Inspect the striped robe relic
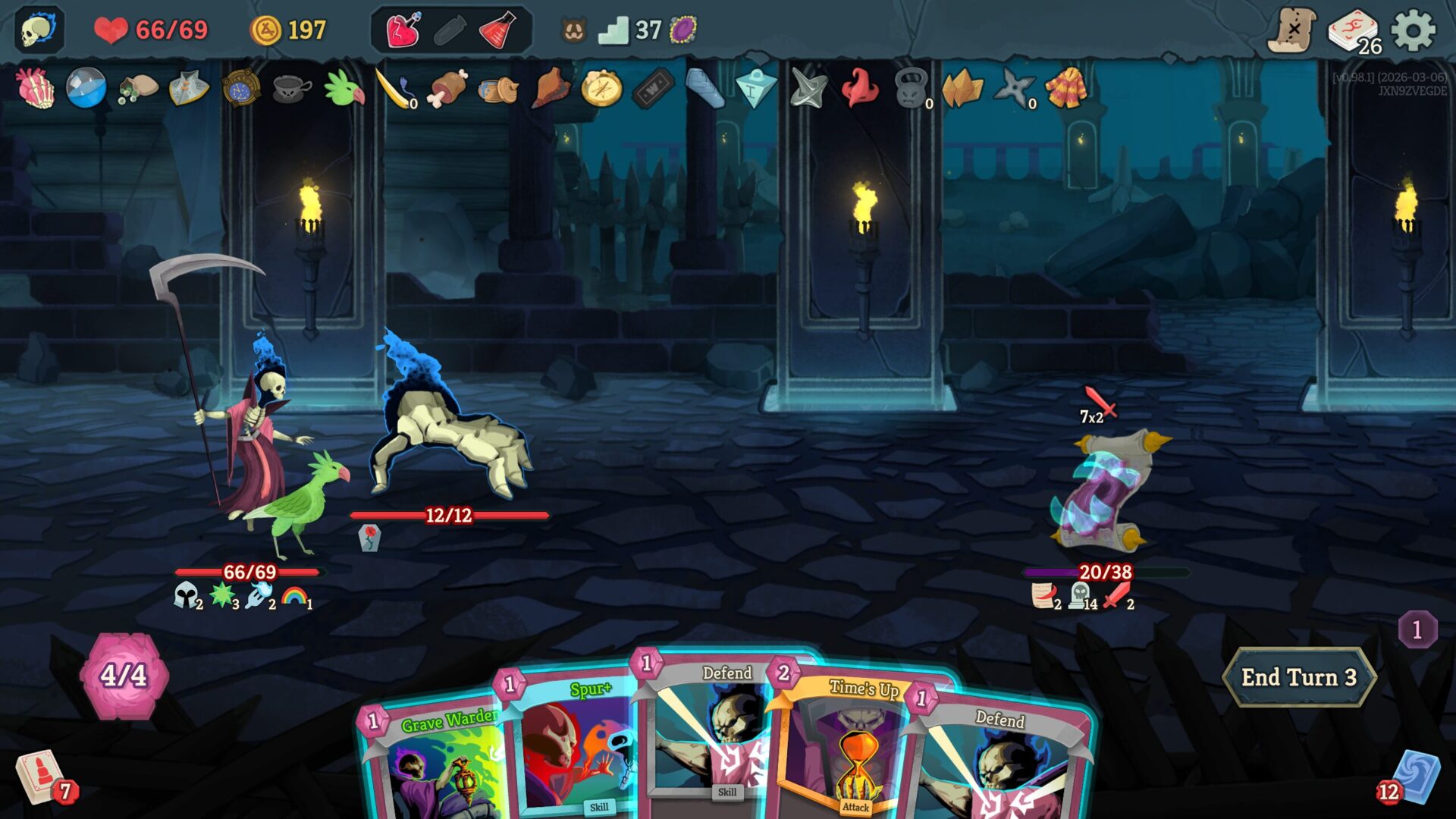 1066,88
